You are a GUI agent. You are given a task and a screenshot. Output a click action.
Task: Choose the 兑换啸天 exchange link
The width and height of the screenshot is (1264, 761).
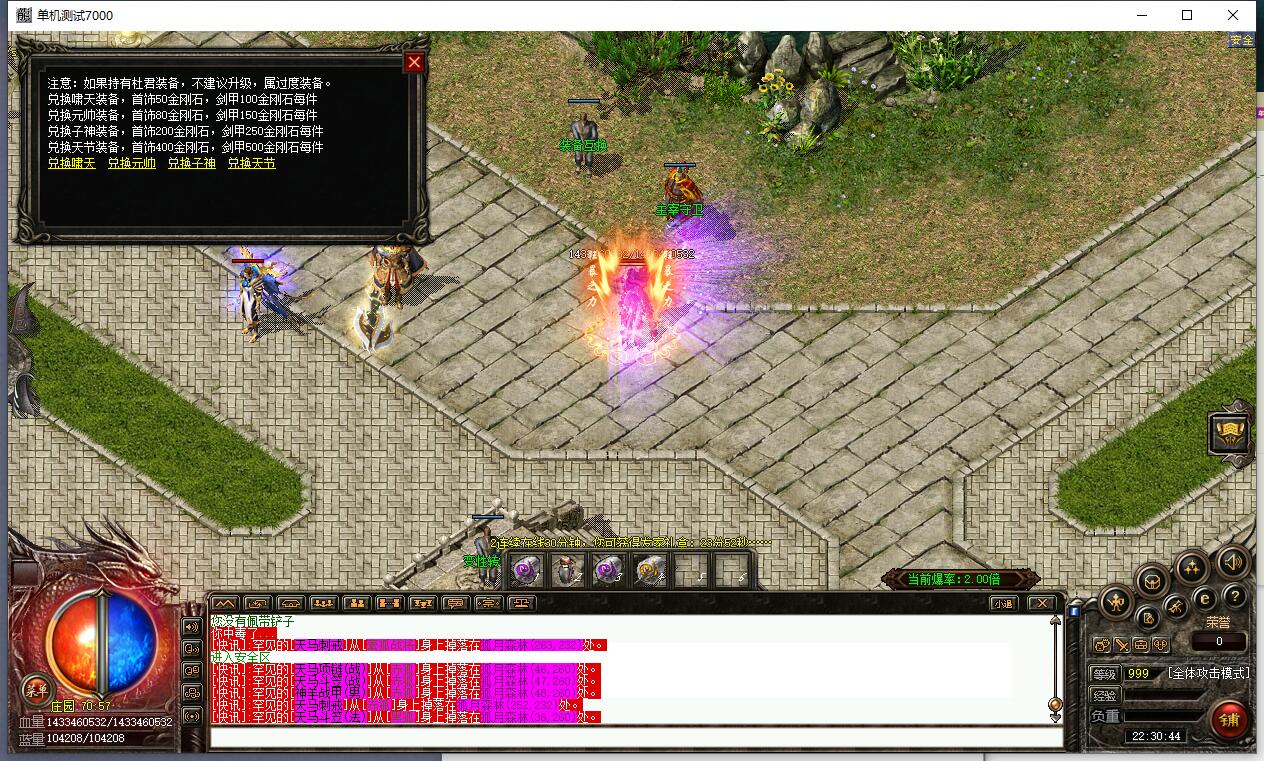(72, 163)
